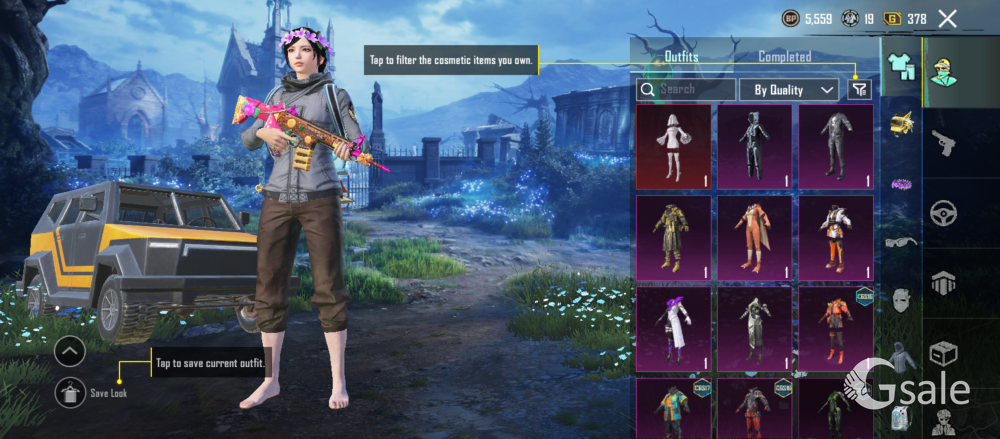Open the crate box category
The image size is (1000, 439).
tap(944, 353)
